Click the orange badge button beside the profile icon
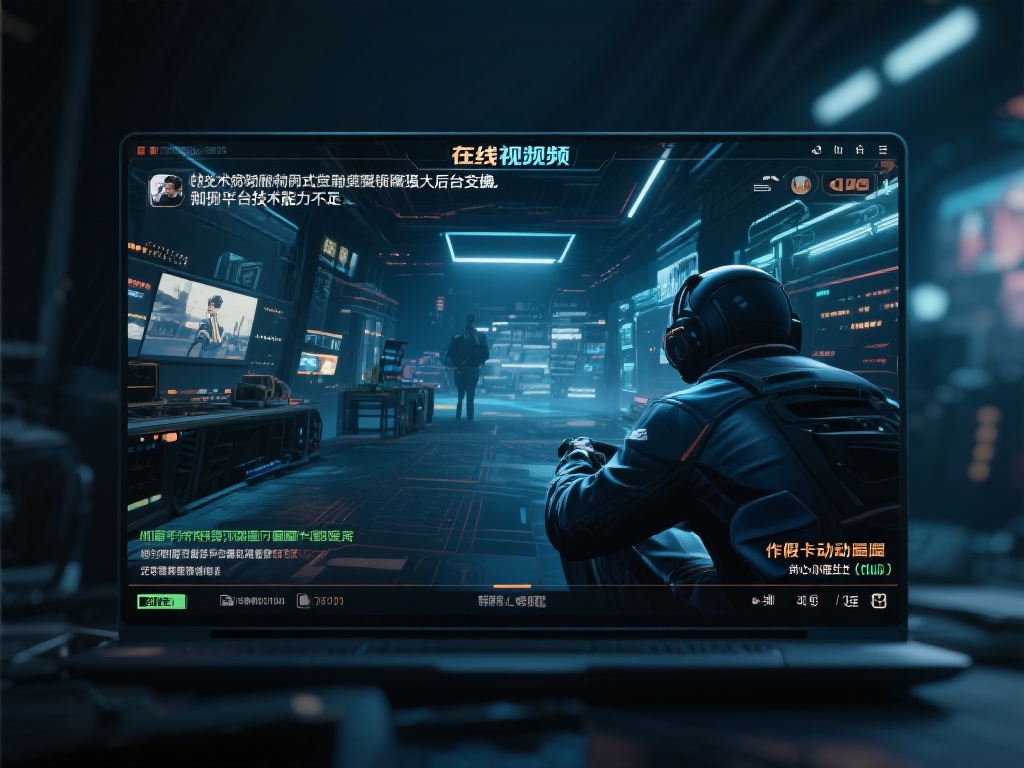Viewport: 1024px width, 768px height. point(848,184)
